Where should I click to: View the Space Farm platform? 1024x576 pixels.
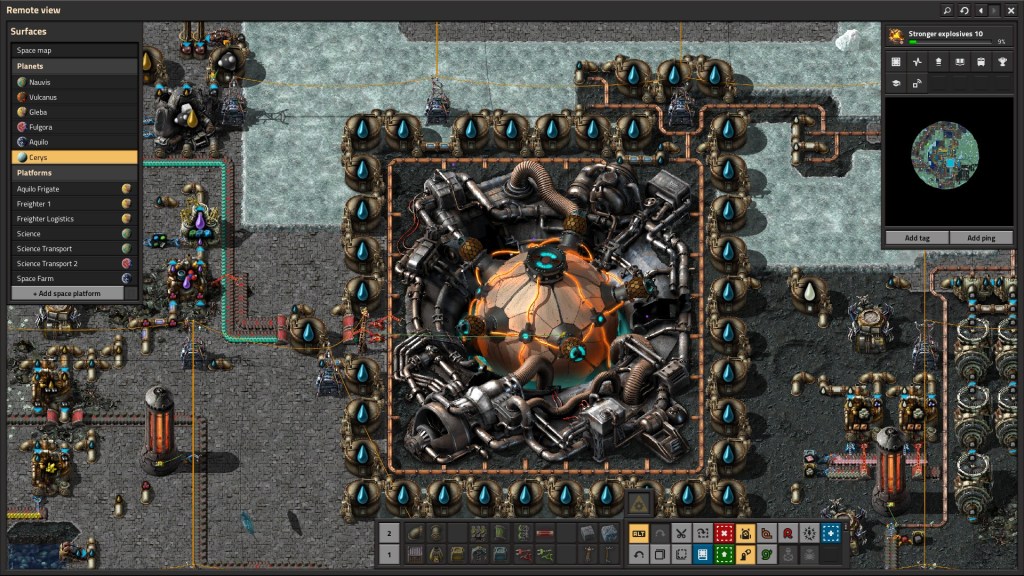(74, 278)
